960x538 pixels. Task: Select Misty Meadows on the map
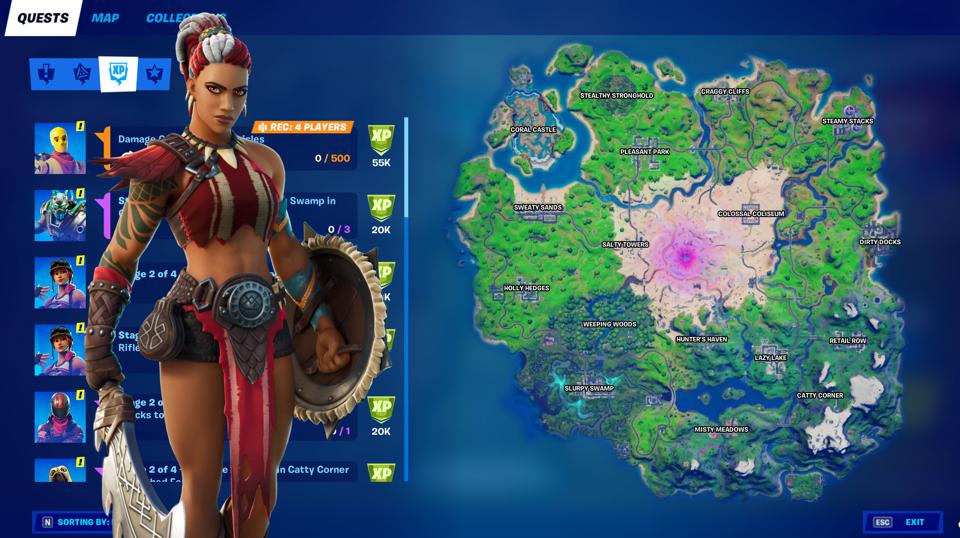pyautogui.click(x=721, y=430)
